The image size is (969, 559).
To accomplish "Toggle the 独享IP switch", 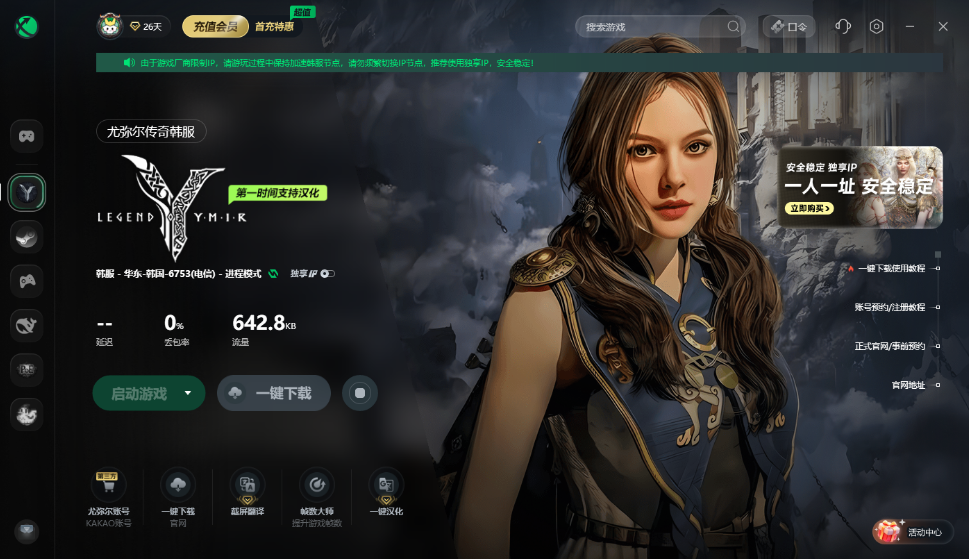I will 327,273.
